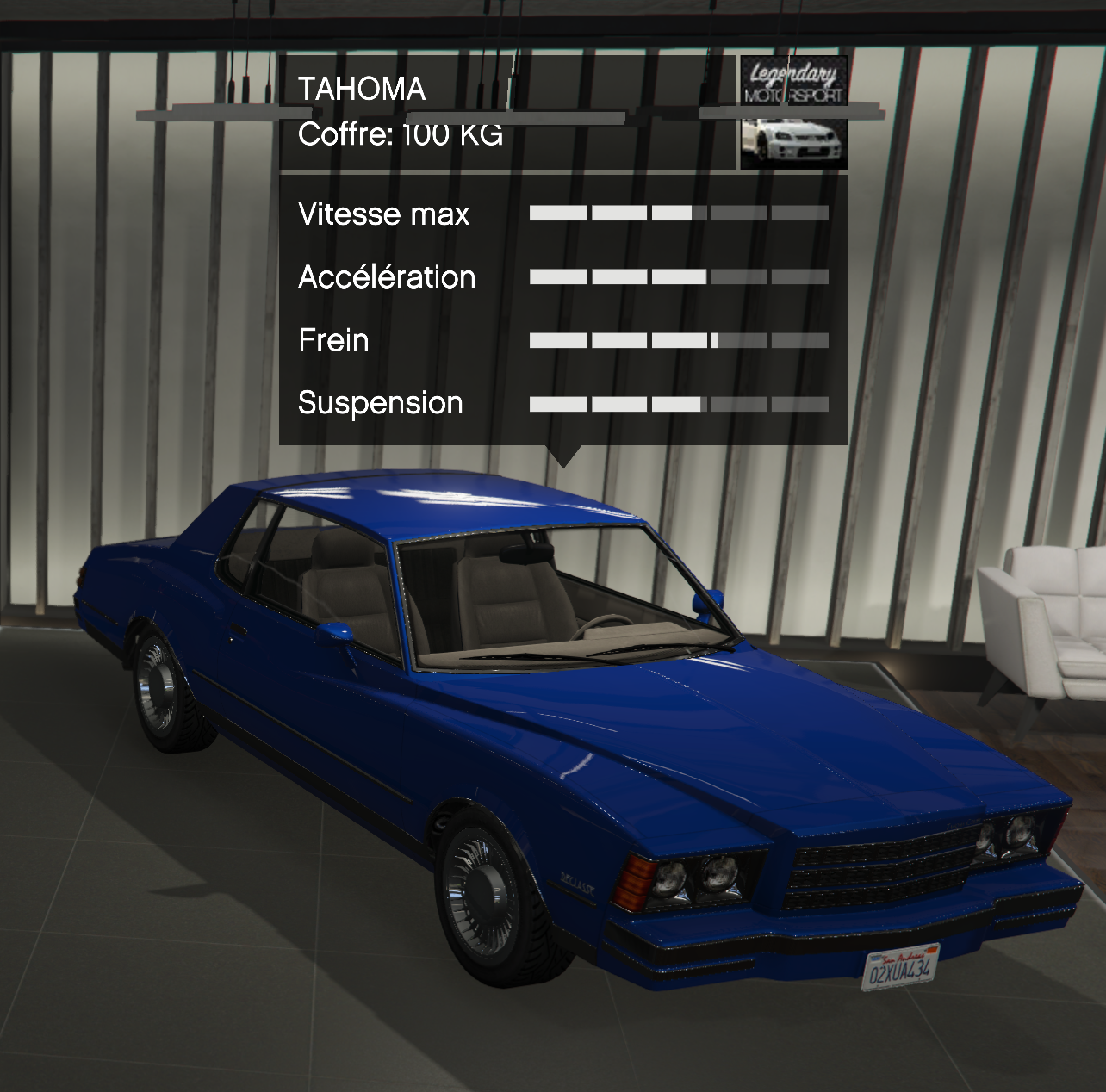Click the license plate 02XUA434
The image size is (1106, 1092).
(899, 969)
